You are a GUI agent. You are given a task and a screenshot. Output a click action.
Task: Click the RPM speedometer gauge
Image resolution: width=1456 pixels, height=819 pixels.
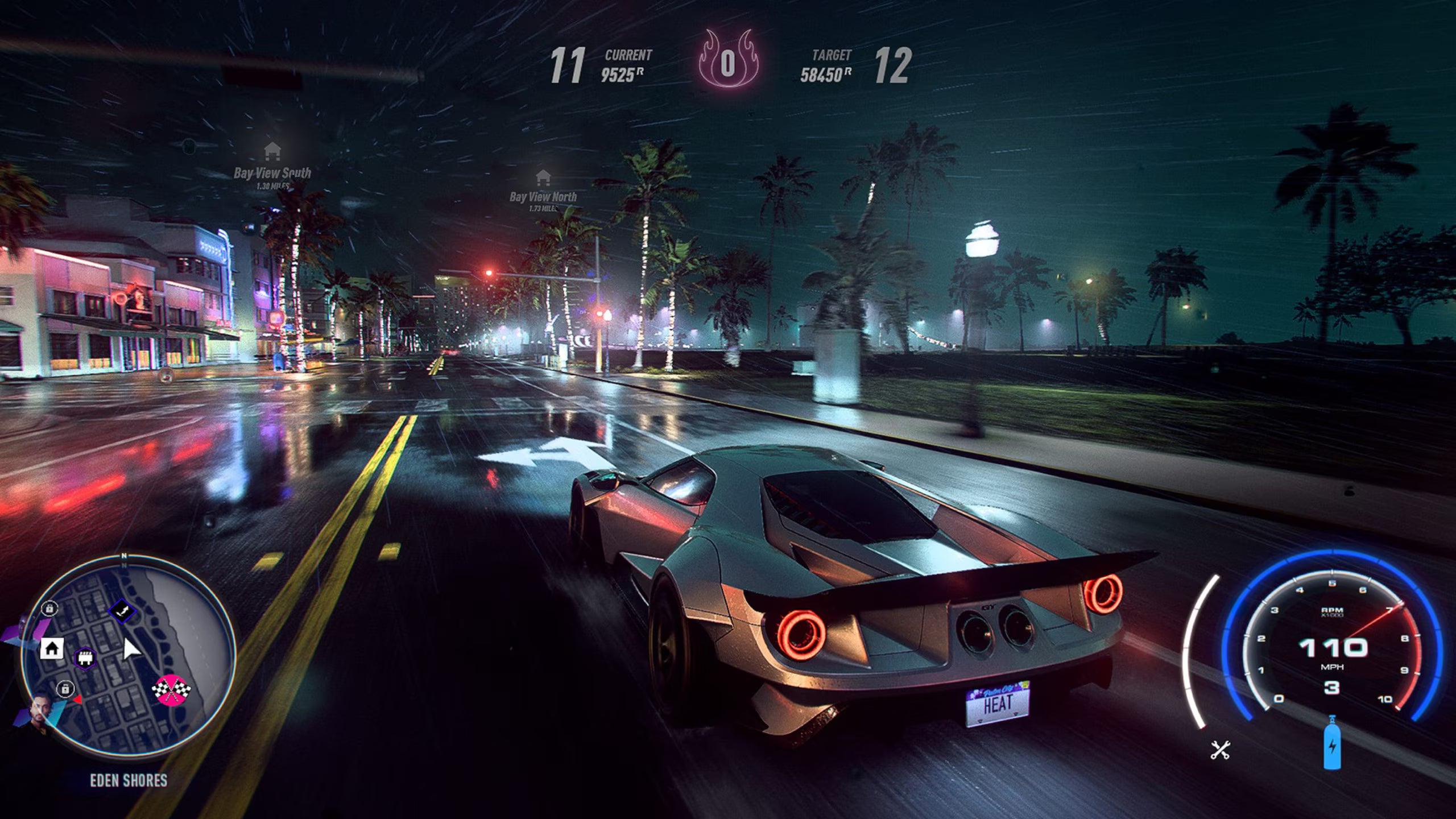[1332, 648]
